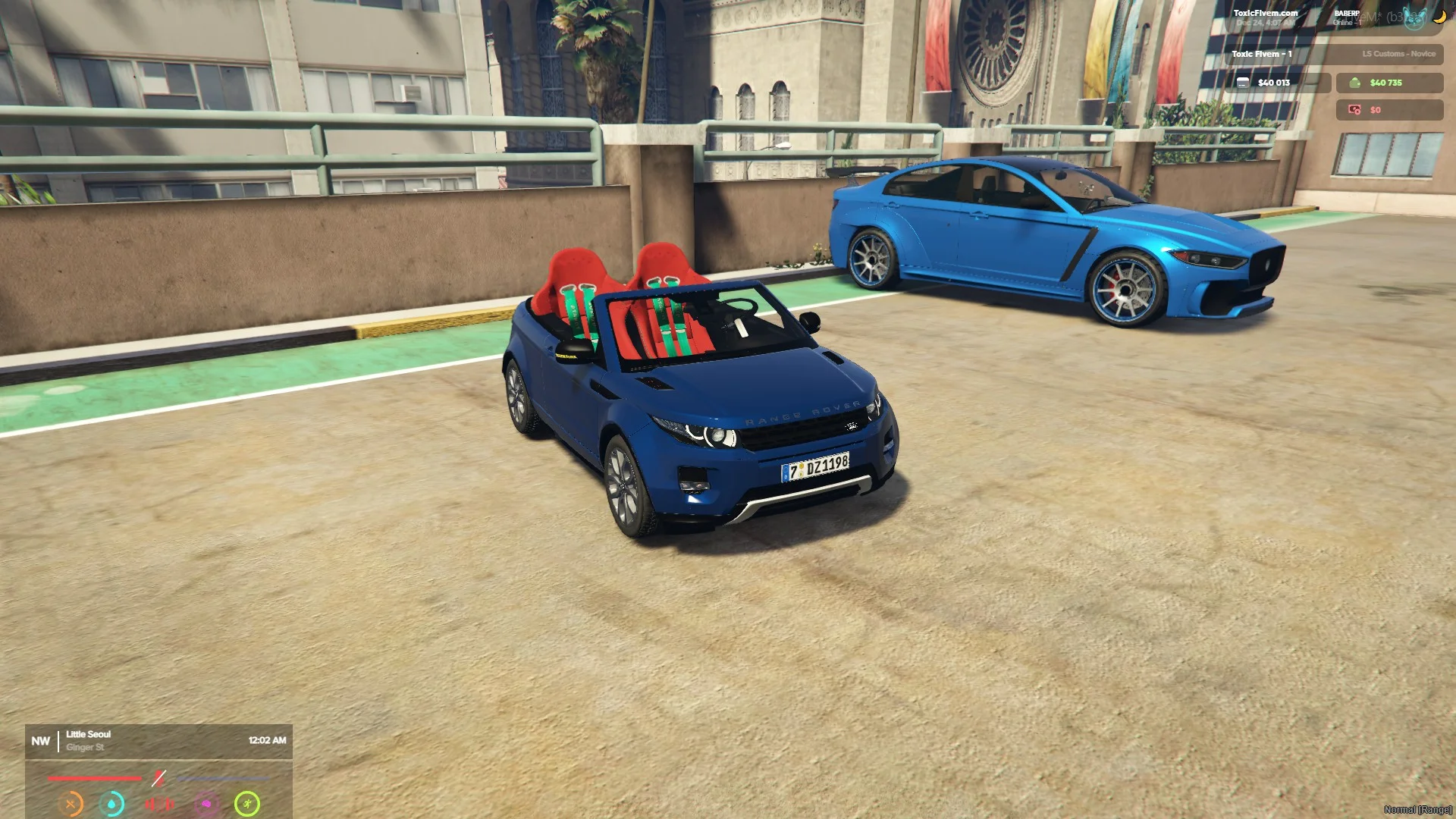Screen dimensions: 1456x819
Task: Select the cyan water drop thirst icon
Action: pyautogui.click(x=112, y=804)
